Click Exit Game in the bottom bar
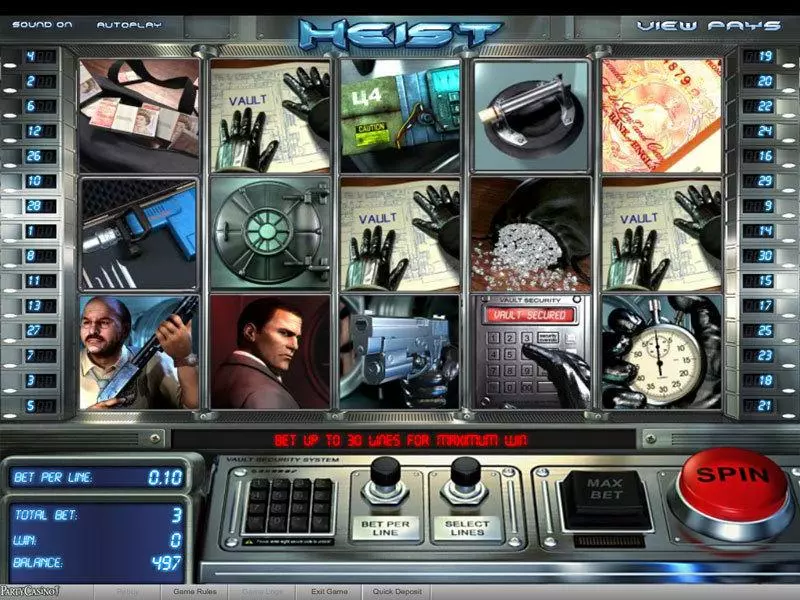 329,592
